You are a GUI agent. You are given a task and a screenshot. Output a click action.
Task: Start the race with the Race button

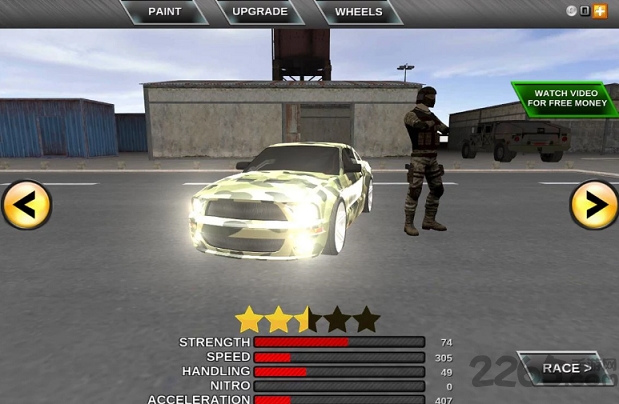[566, 368]
